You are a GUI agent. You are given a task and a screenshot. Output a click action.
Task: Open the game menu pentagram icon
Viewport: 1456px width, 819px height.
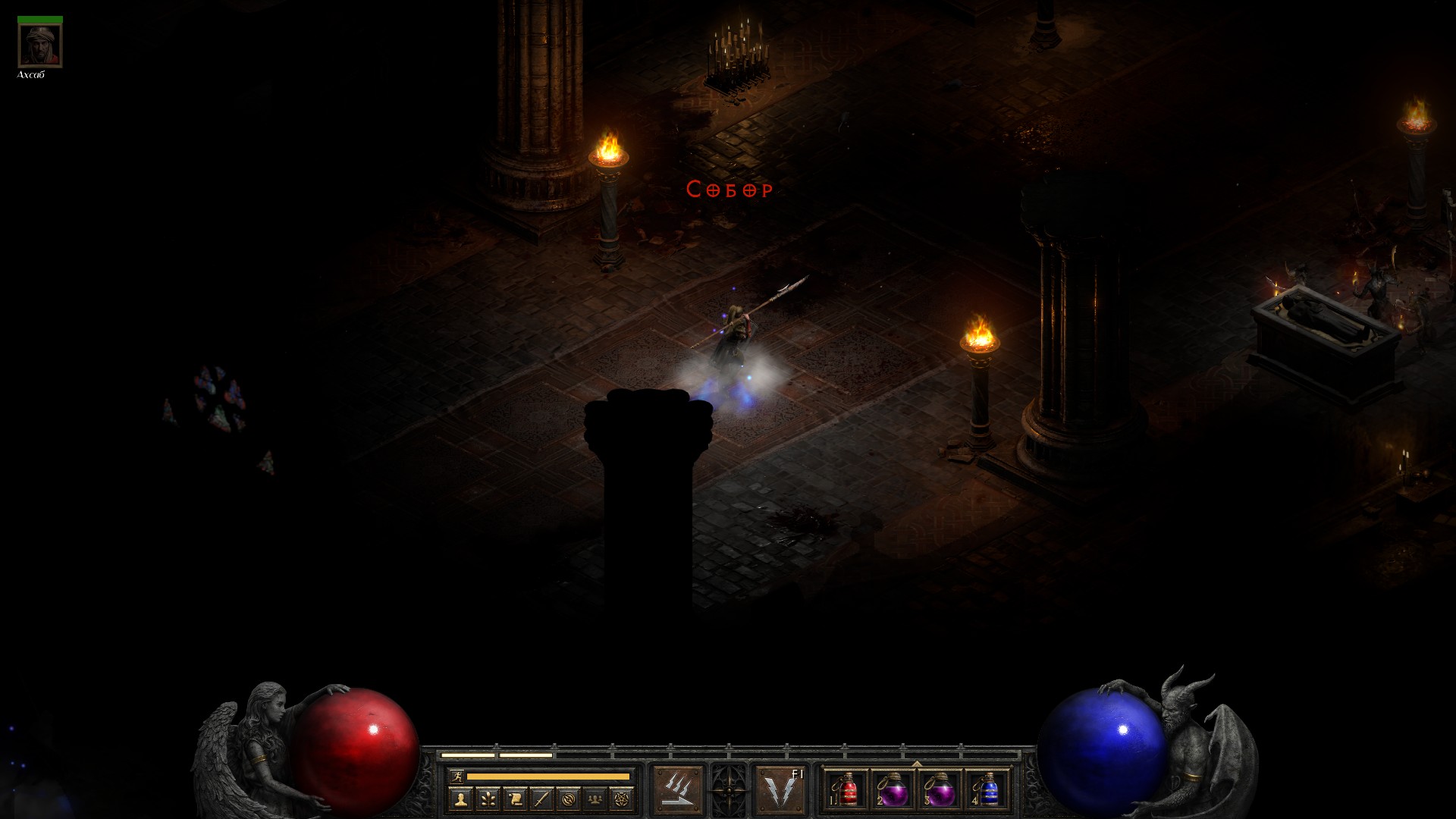(x=622, y=799)
